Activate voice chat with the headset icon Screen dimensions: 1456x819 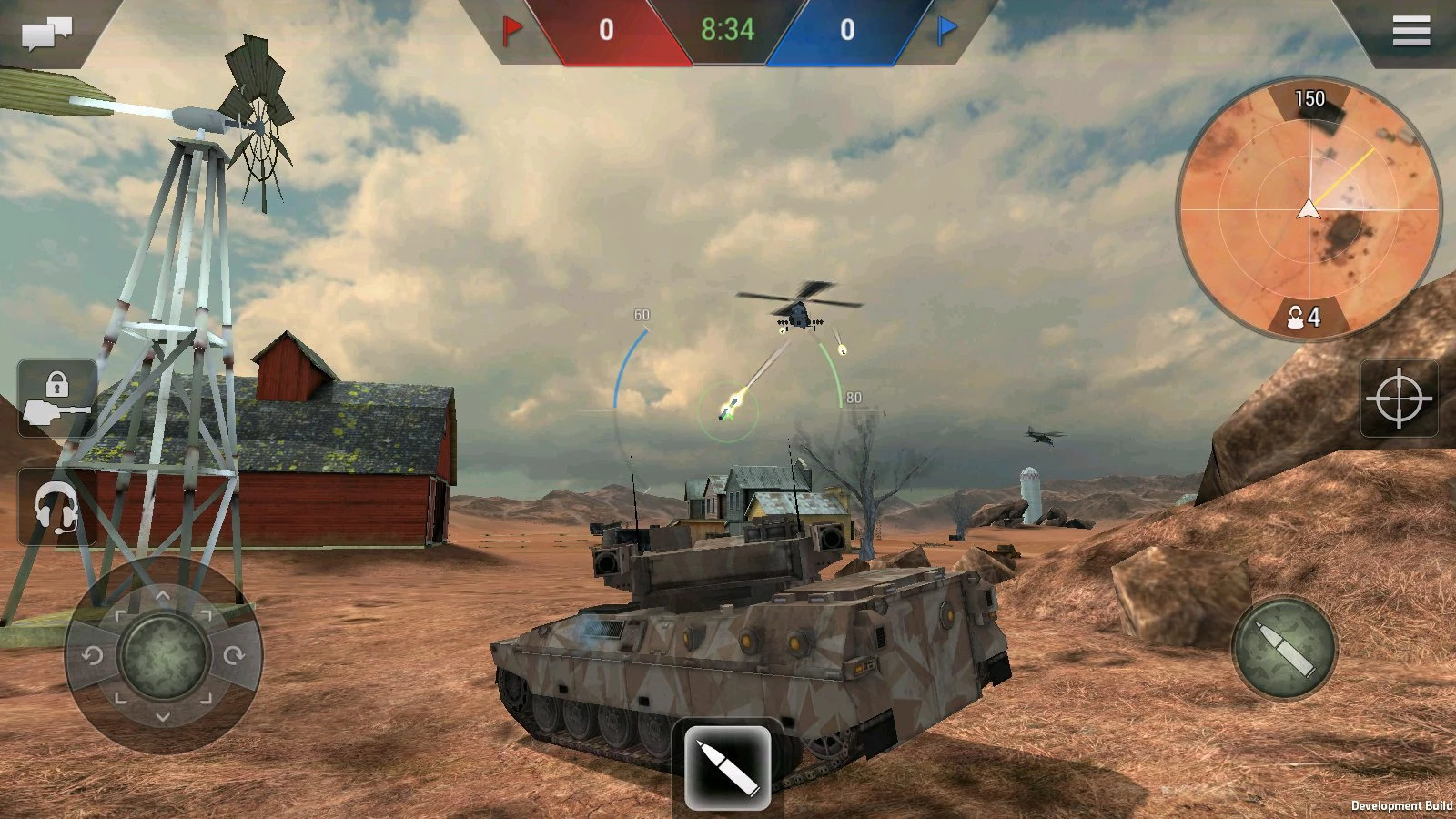[x=55, y=507]
